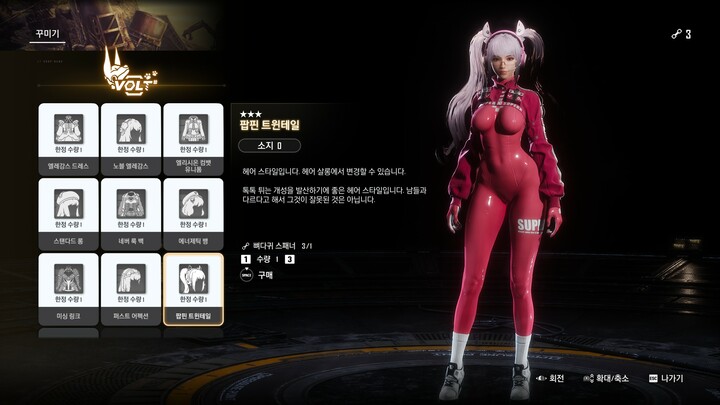Viewport: 720px width, 405px height.
Task: Pick the 퍼스트 어펙션 hairstyle tile
Action: click(131, 288)
